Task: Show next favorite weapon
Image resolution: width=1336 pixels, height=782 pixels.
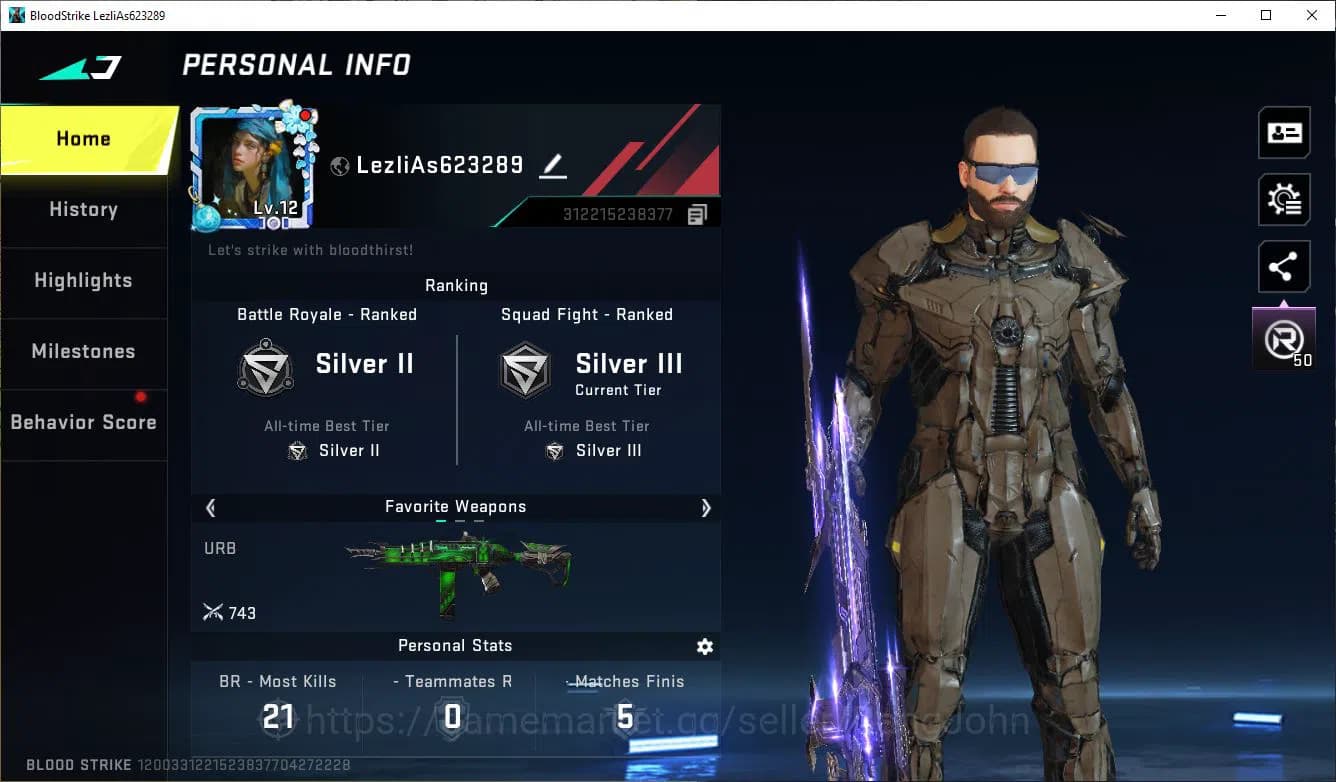Action: [x=706, y=508]
